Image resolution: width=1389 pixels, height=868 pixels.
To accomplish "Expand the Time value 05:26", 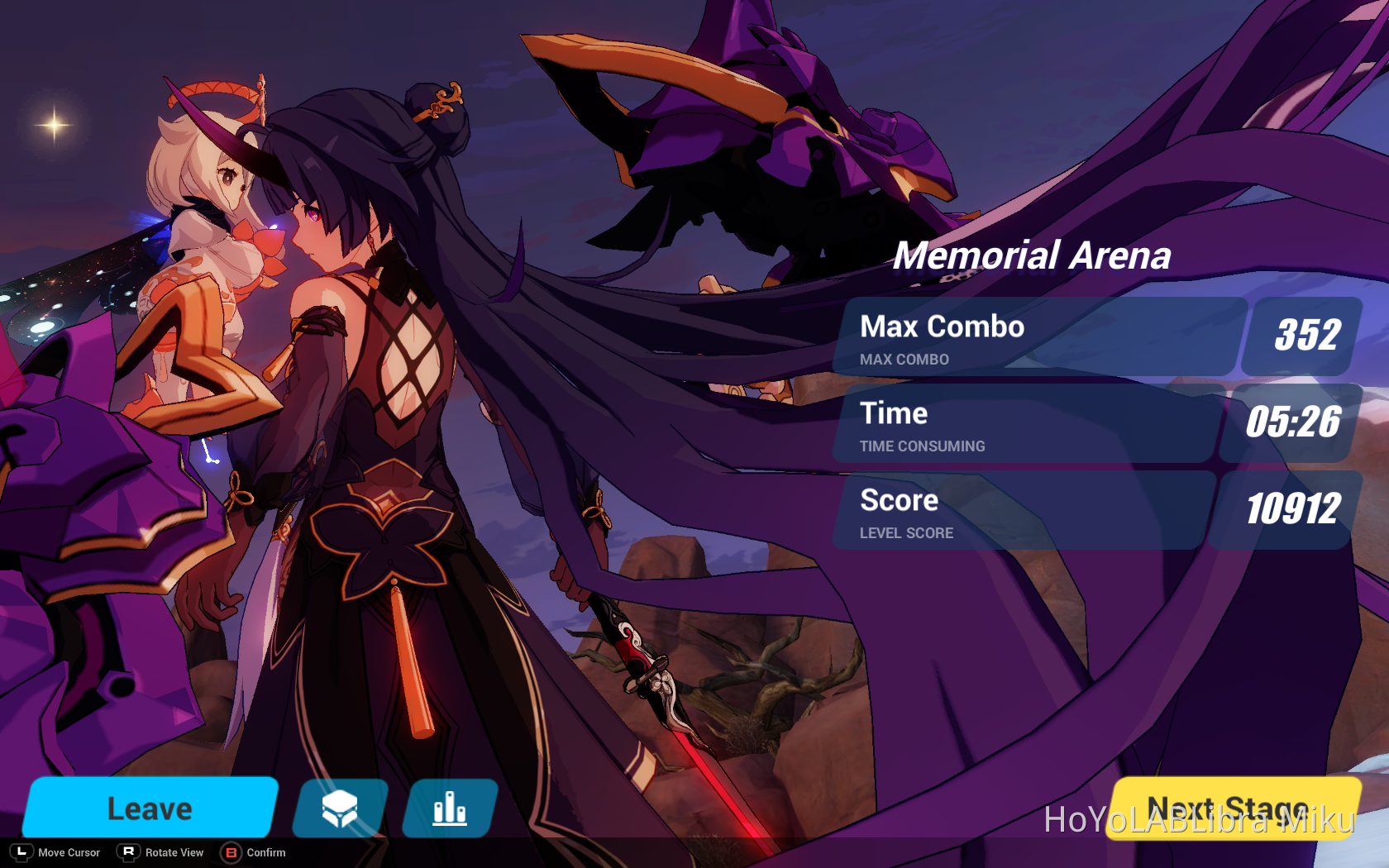I will click(x=1294, y=422).
